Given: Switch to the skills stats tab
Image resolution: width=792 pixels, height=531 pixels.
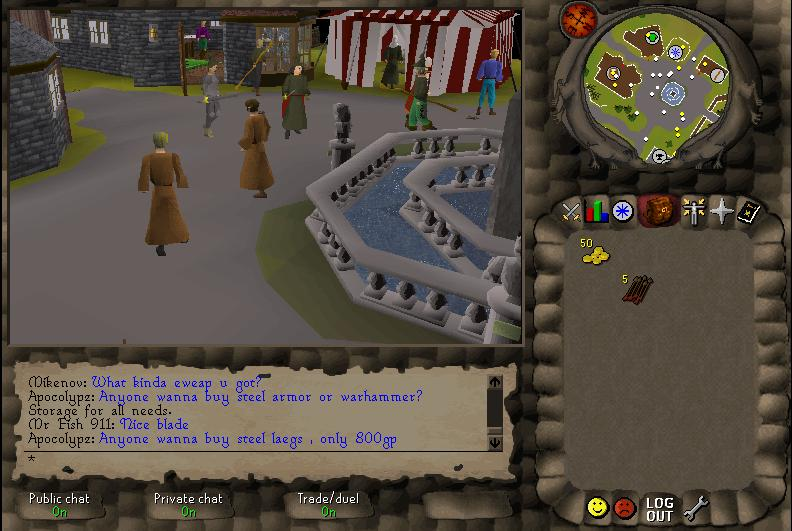Looking at the screenshot, I should [x=597, y=211].
